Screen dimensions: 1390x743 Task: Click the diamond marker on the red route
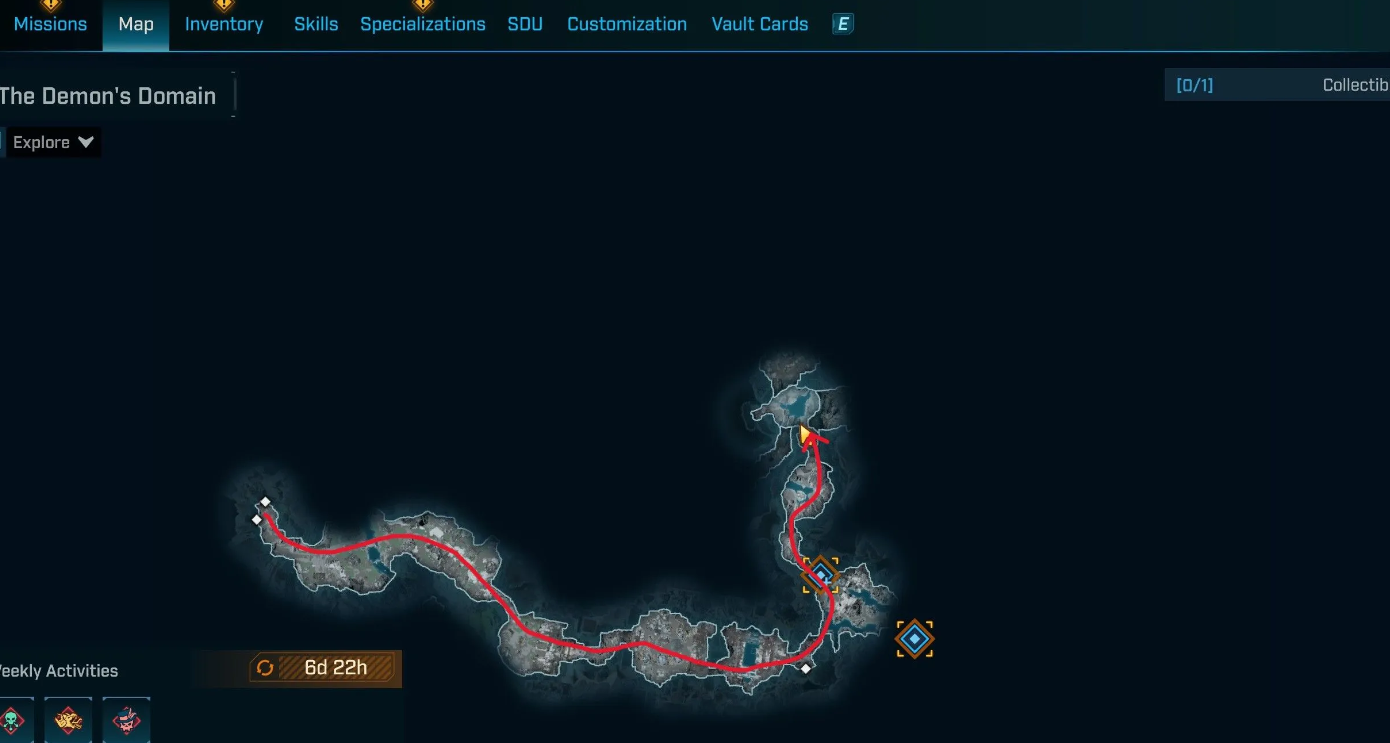pos(821,575)
